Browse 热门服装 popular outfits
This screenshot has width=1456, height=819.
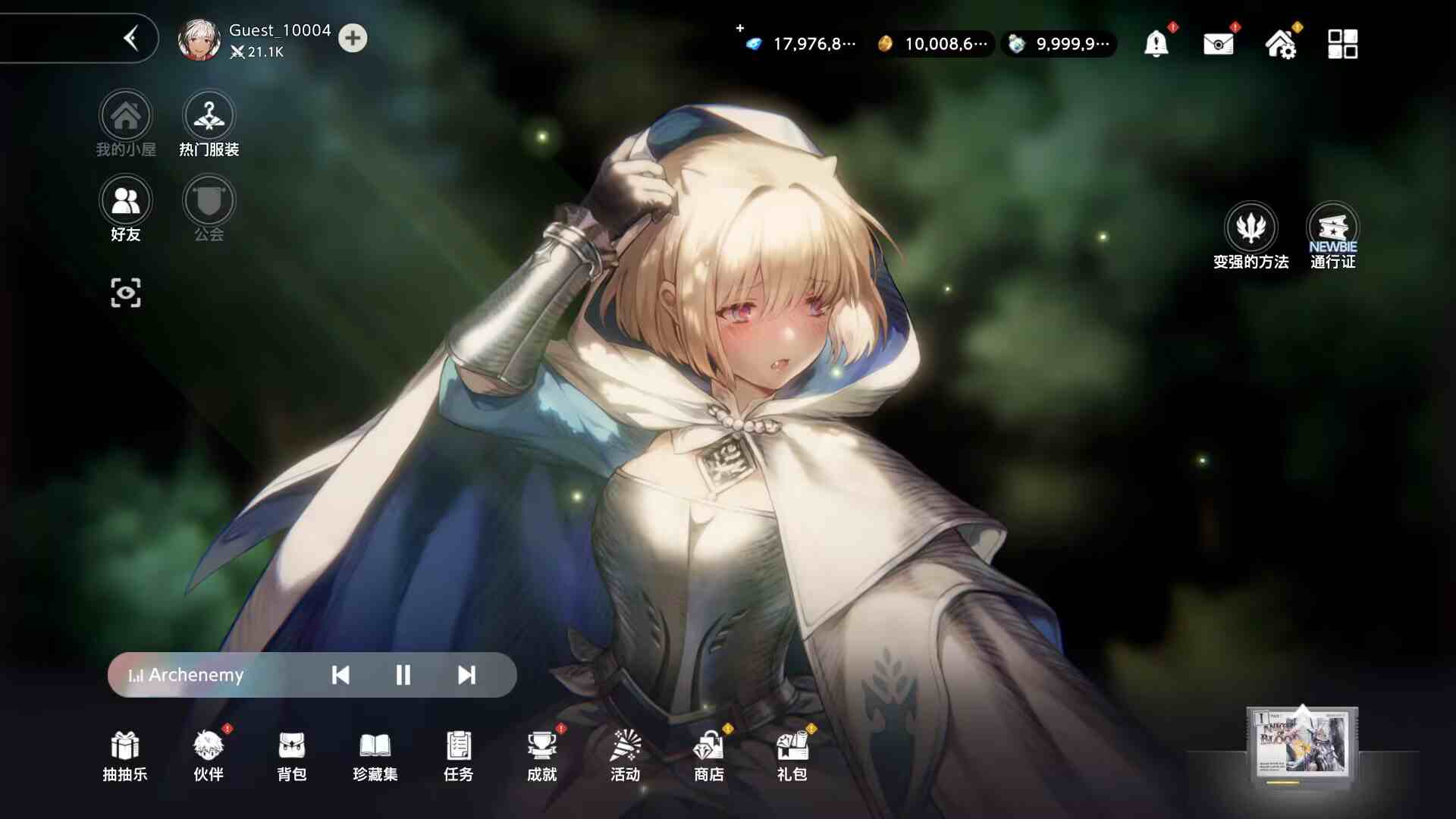(209, 116)
